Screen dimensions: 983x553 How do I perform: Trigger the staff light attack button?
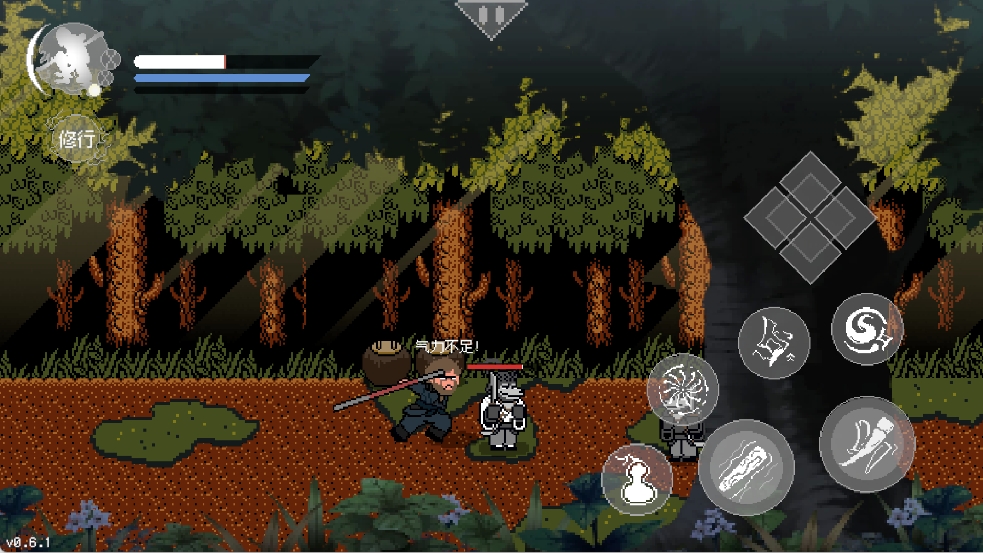tap(746, 467)
